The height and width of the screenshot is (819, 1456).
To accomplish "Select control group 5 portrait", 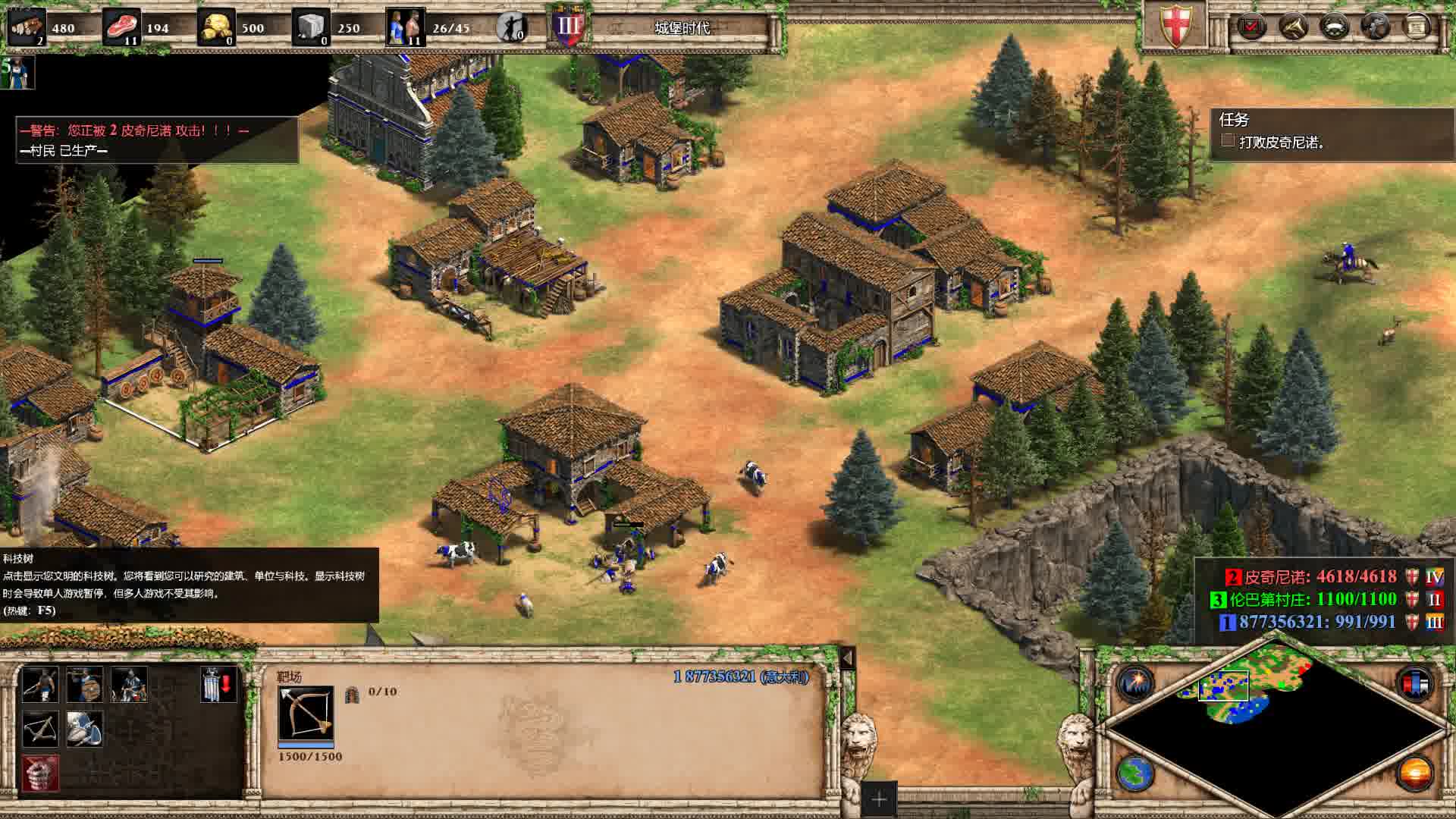I will coord(18,73).
